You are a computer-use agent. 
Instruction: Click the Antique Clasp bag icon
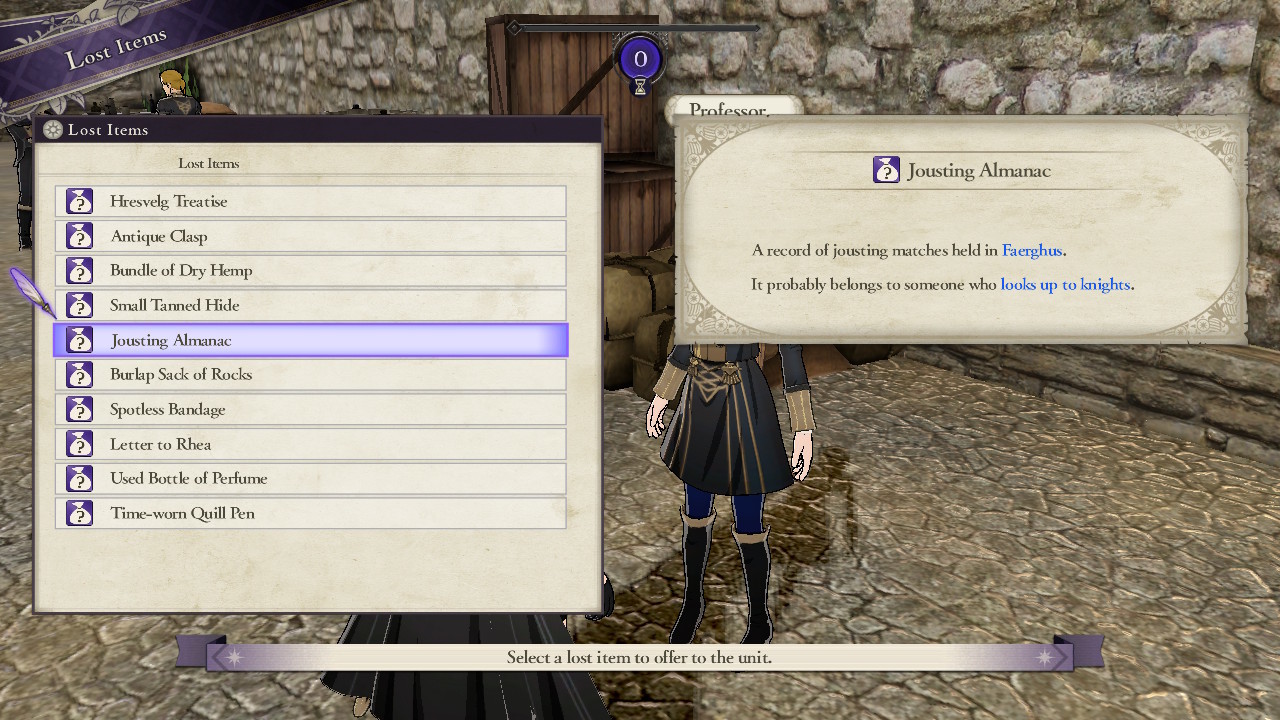(79, 236)
